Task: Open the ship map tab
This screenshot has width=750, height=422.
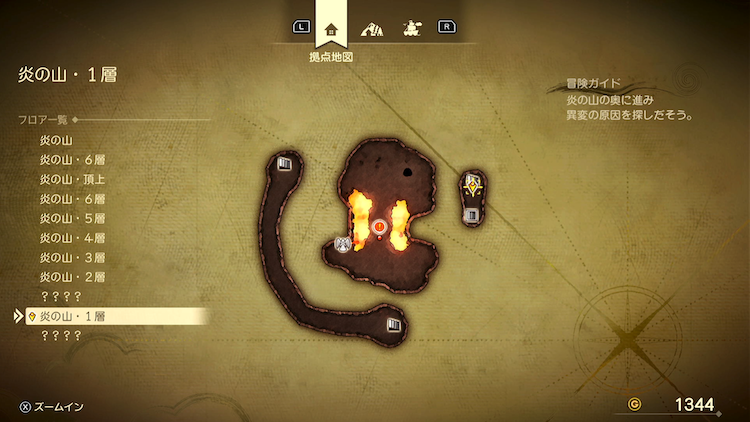Action: (x=409, y=28)
